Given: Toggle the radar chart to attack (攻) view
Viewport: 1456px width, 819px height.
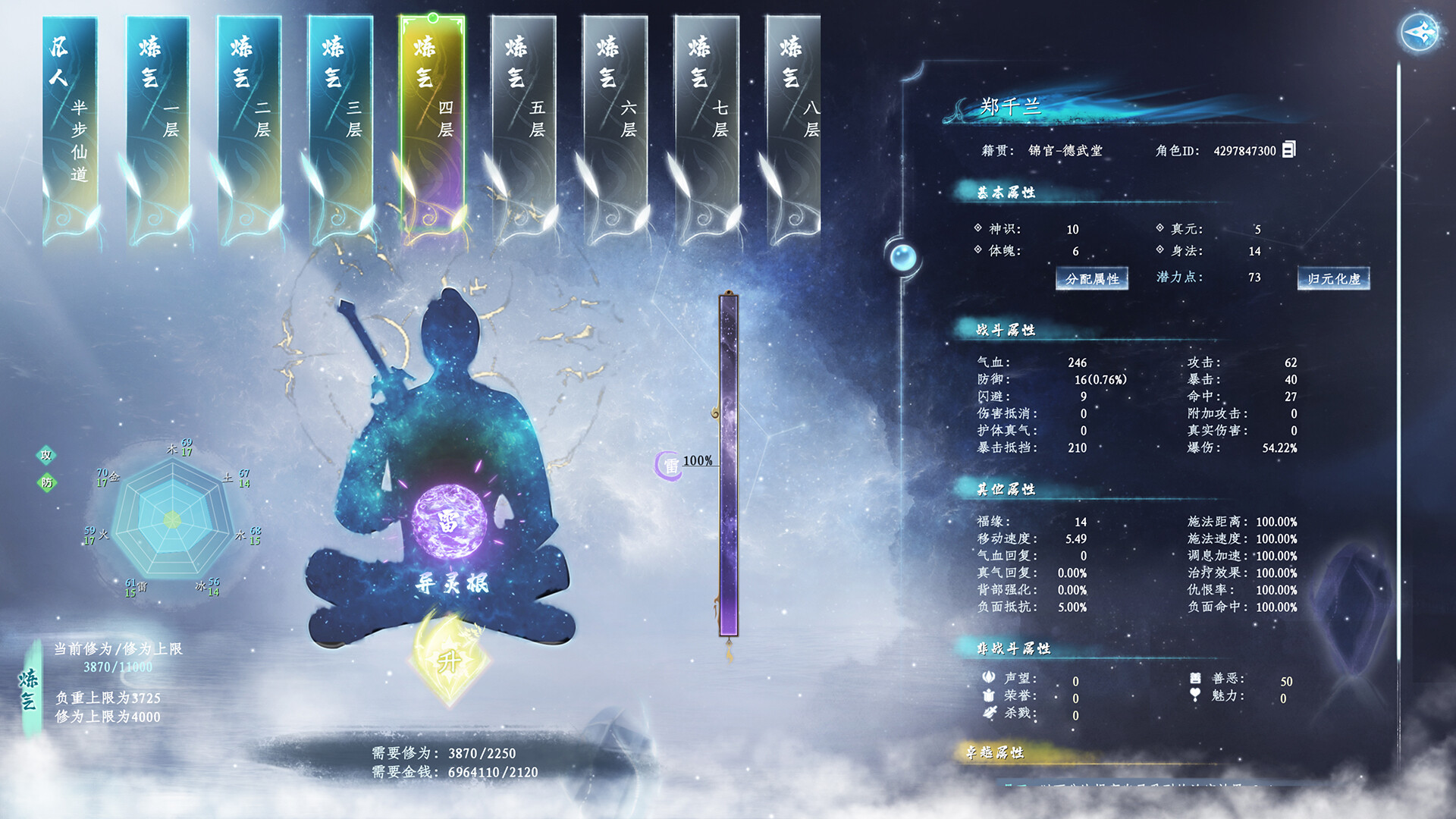Looking at the screenshot, I should (x=45, y=457).
